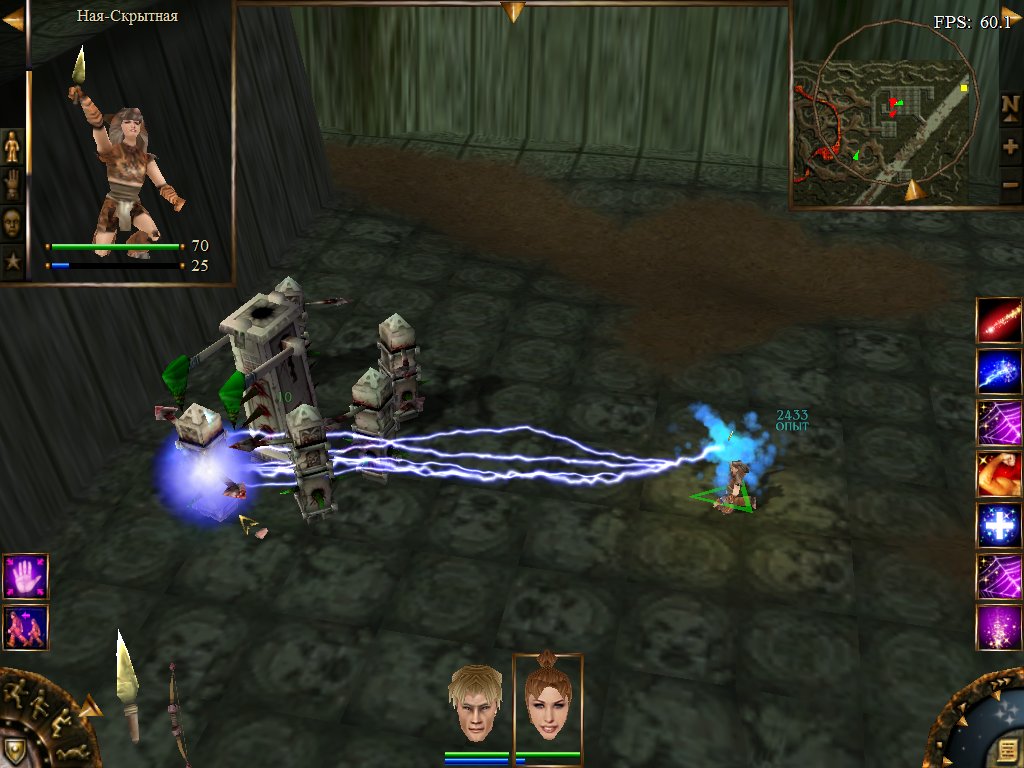1024x768 pixels.
Task: Toggle the minimap north N button
Action: 1010,106
